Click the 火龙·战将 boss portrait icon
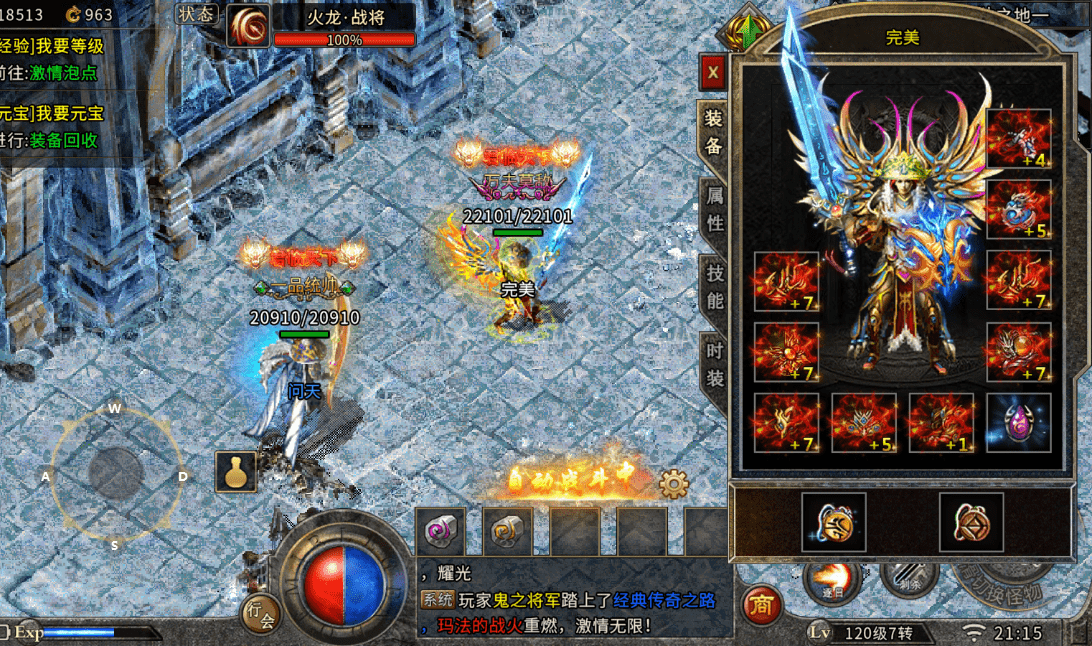1092x646 pixels. click(247, 25)
